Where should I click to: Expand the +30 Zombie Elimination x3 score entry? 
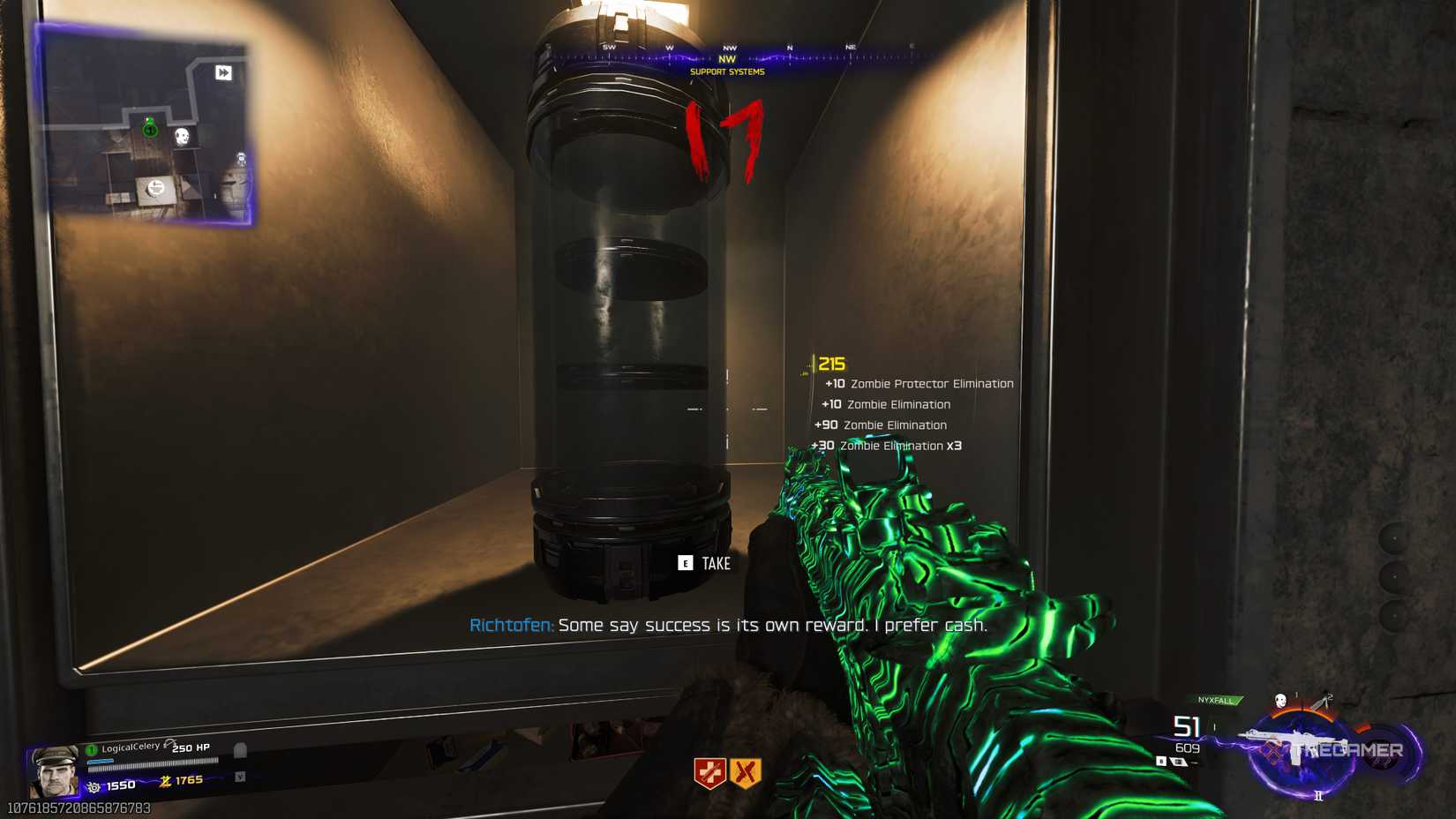click(x=886, y=446)
